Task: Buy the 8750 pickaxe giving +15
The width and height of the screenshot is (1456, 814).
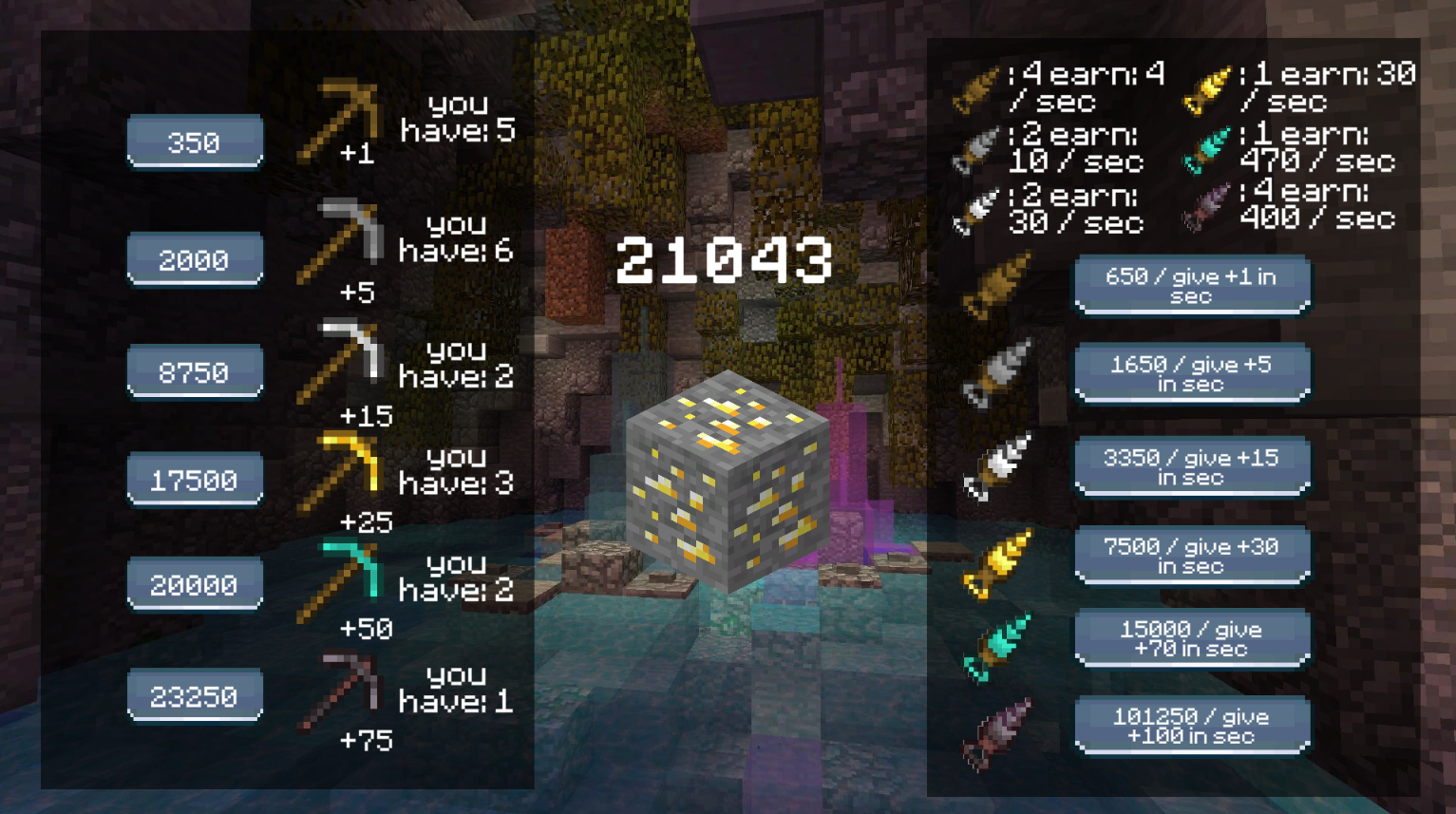Action: [x=194, y=370]
